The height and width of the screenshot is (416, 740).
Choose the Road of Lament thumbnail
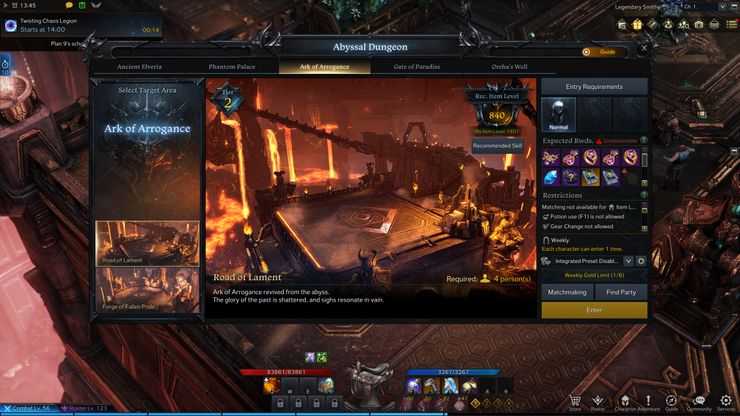[147, 242]
